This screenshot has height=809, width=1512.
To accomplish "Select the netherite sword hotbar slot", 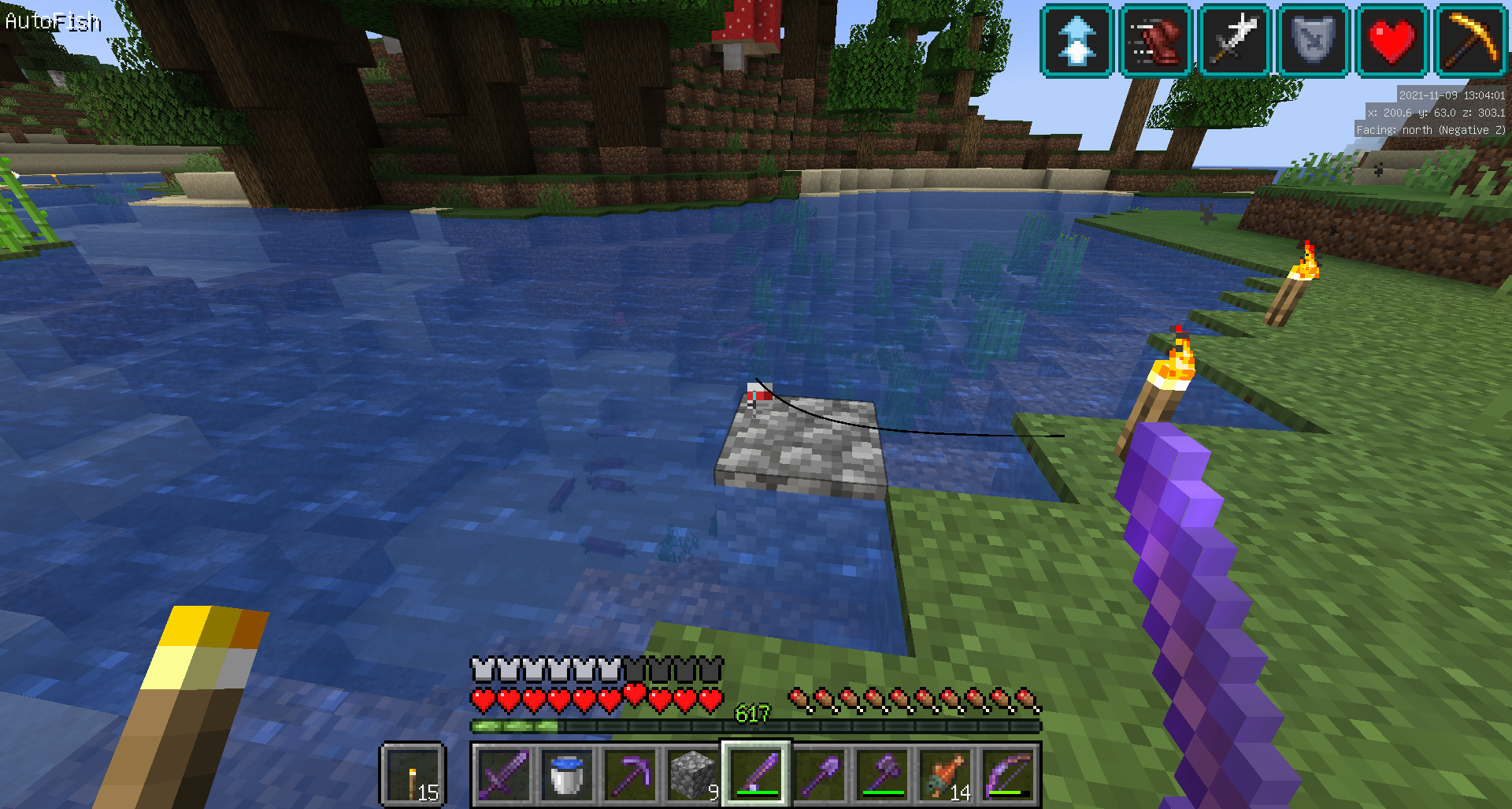I will click(504, 774).
